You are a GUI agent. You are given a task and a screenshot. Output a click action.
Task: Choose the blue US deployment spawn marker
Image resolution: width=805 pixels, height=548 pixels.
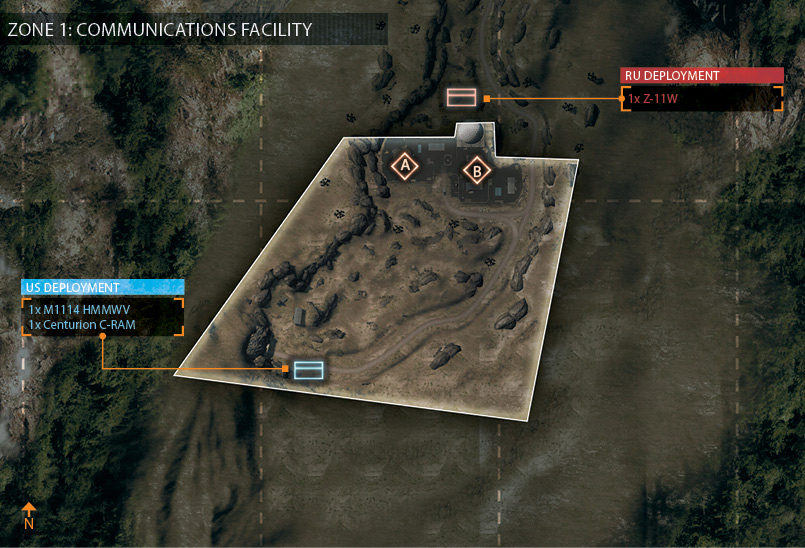coord(309,370)
